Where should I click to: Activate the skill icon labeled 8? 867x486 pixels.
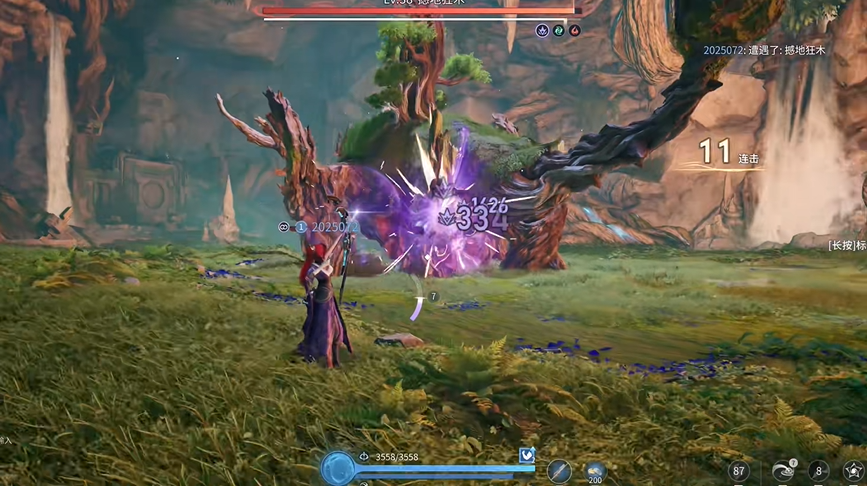click(x=820, y=471)
